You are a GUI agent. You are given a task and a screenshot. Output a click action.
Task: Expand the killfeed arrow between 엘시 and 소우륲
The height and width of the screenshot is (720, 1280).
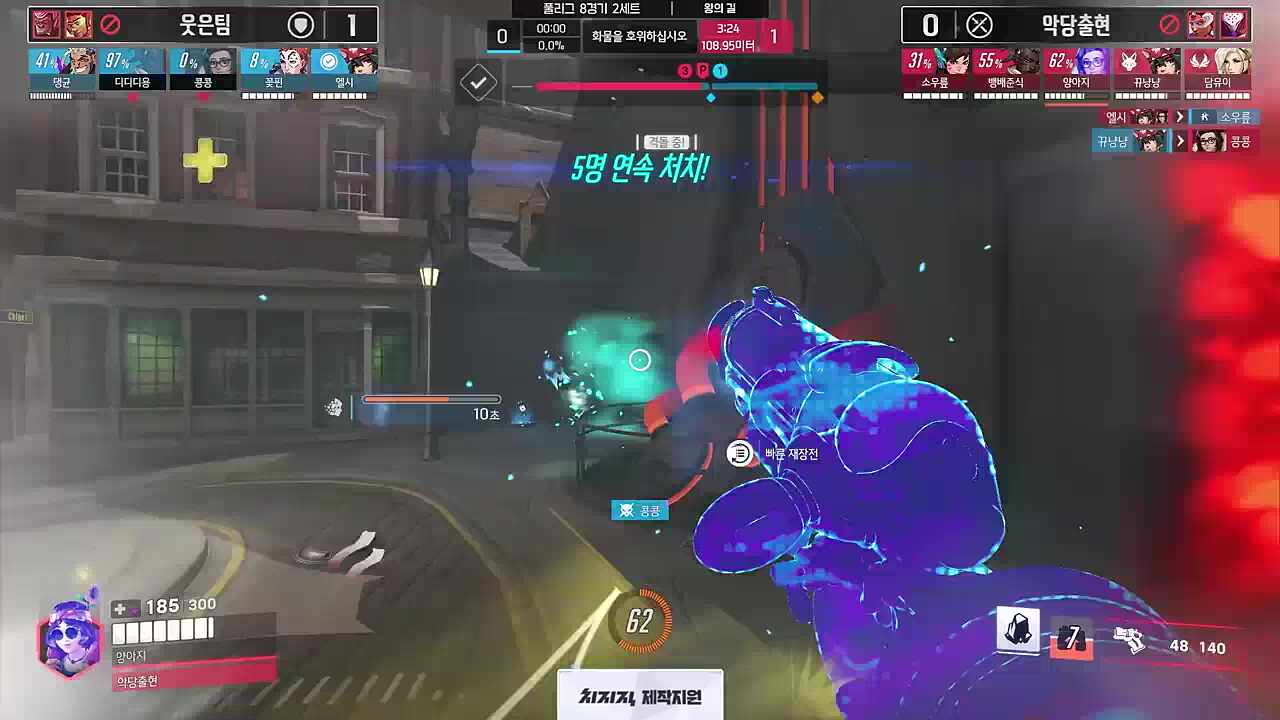pos(1180,117)
